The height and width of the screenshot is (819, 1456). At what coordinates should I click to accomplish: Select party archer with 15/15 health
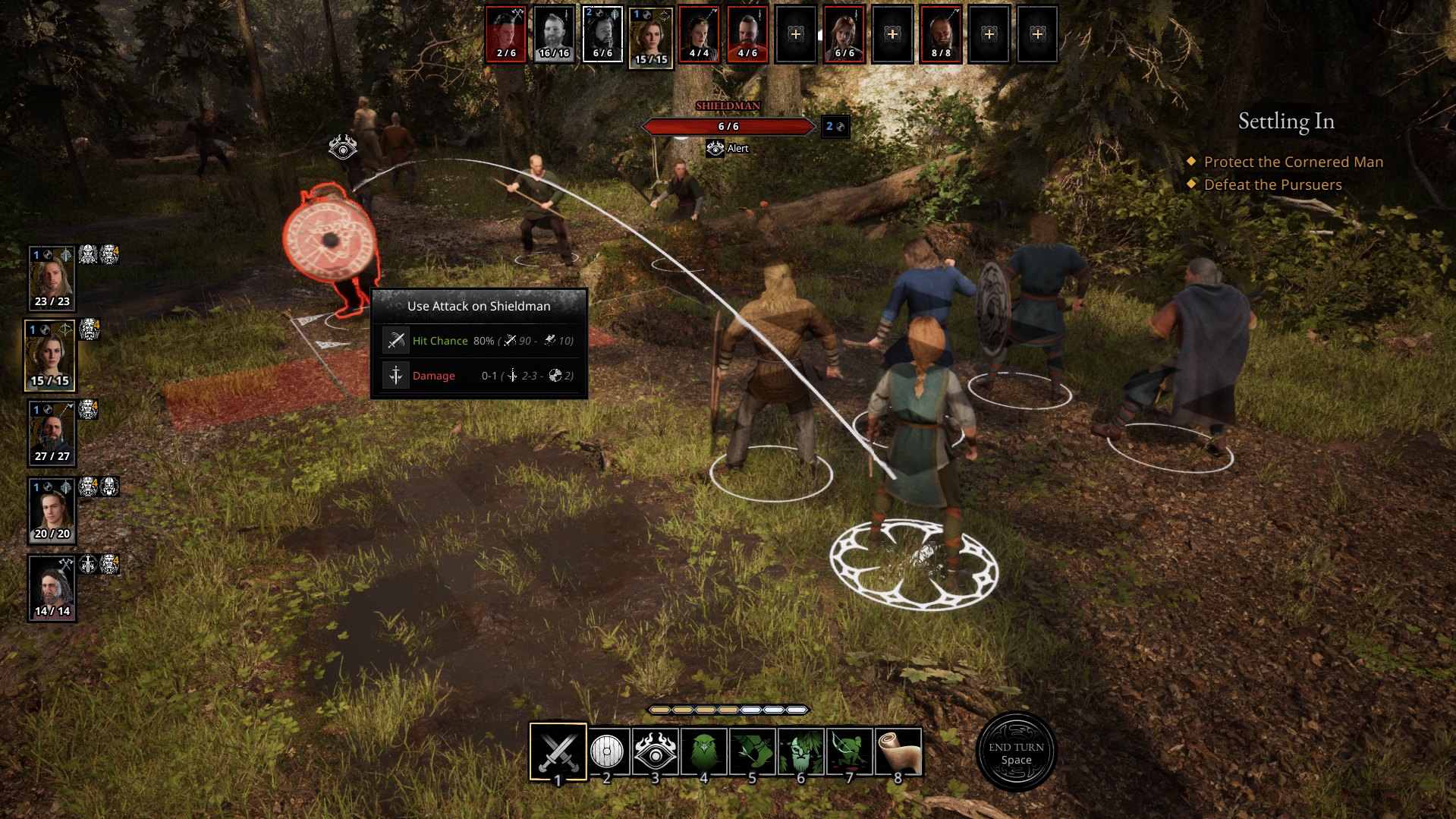50,355
